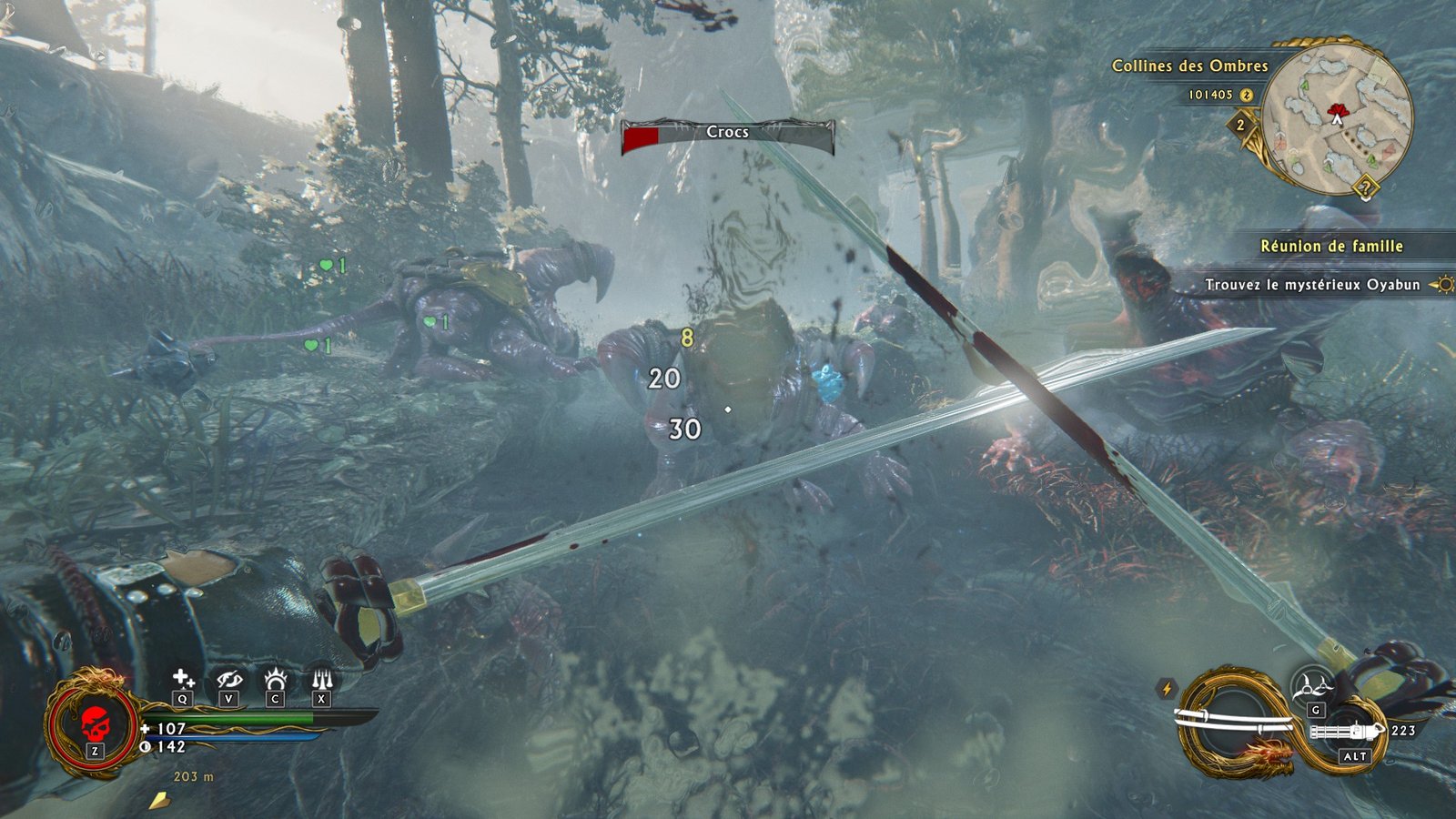1456x819 pixels.
Task: Click the lightning bolt hexagon icon
Action: (x=1167, y=689)
